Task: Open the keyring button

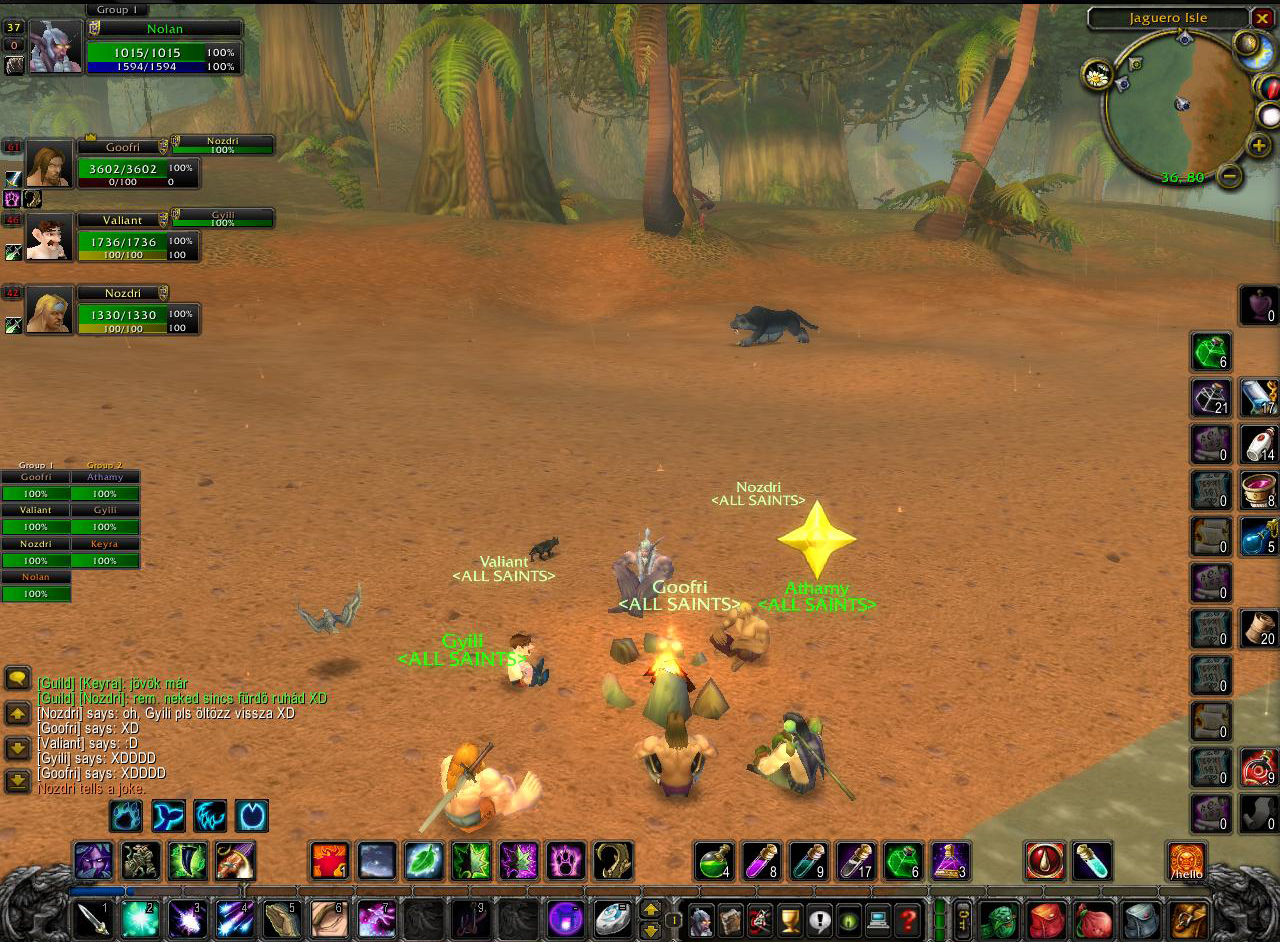Action: pyautogui.click(x=962, y=919)
